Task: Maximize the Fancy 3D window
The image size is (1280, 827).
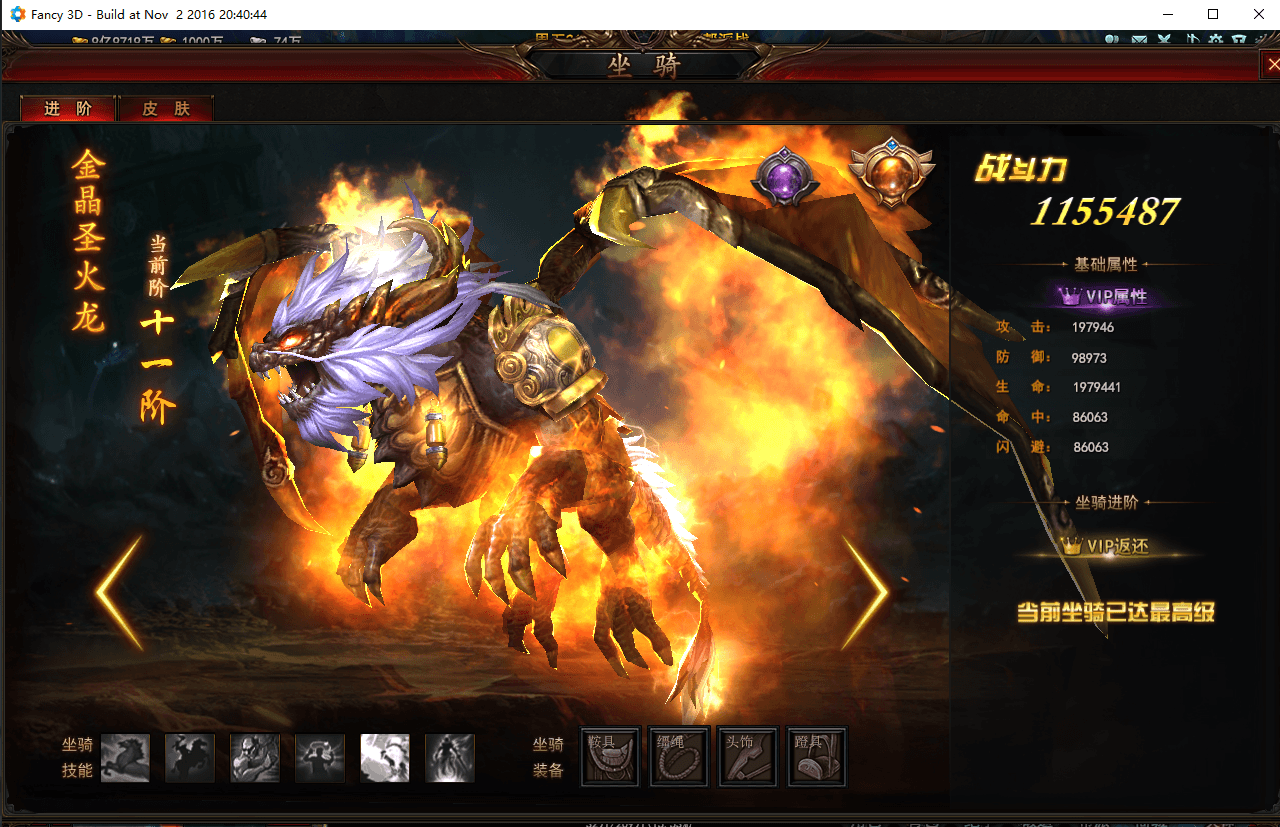Action: (x=1213, y=14)
